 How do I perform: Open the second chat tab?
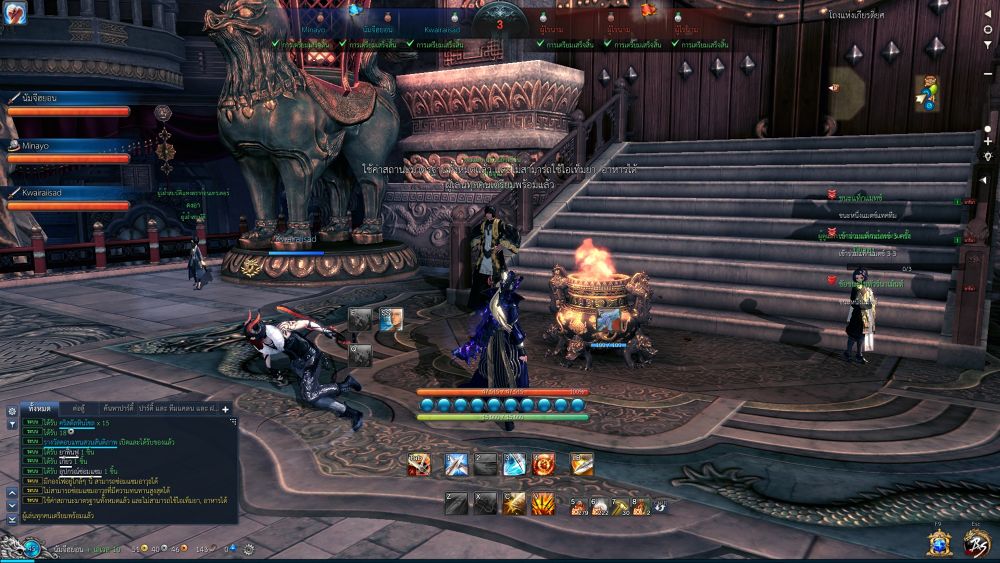[78, 409]
